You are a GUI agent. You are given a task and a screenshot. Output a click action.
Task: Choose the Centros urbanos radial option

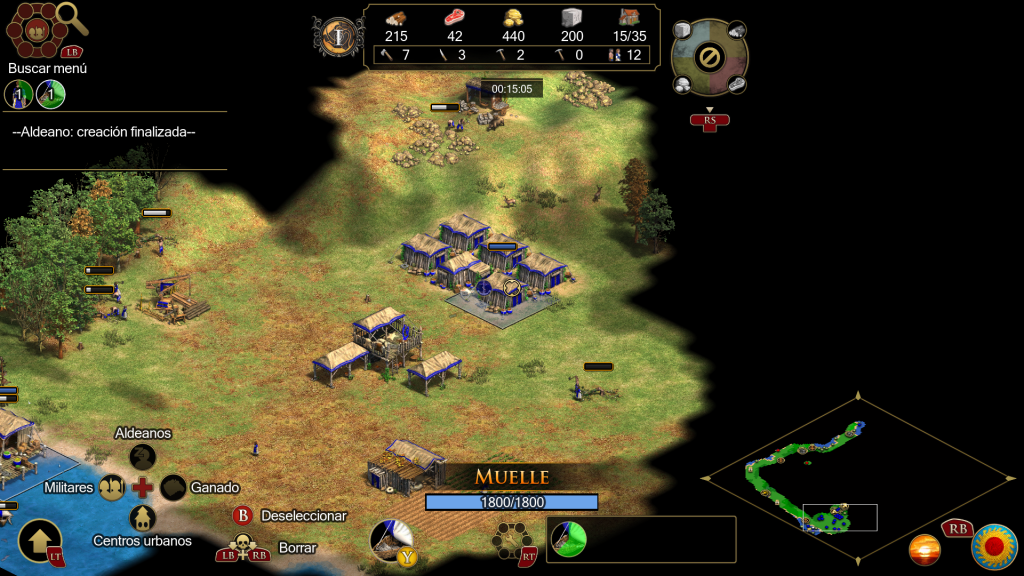143,518
